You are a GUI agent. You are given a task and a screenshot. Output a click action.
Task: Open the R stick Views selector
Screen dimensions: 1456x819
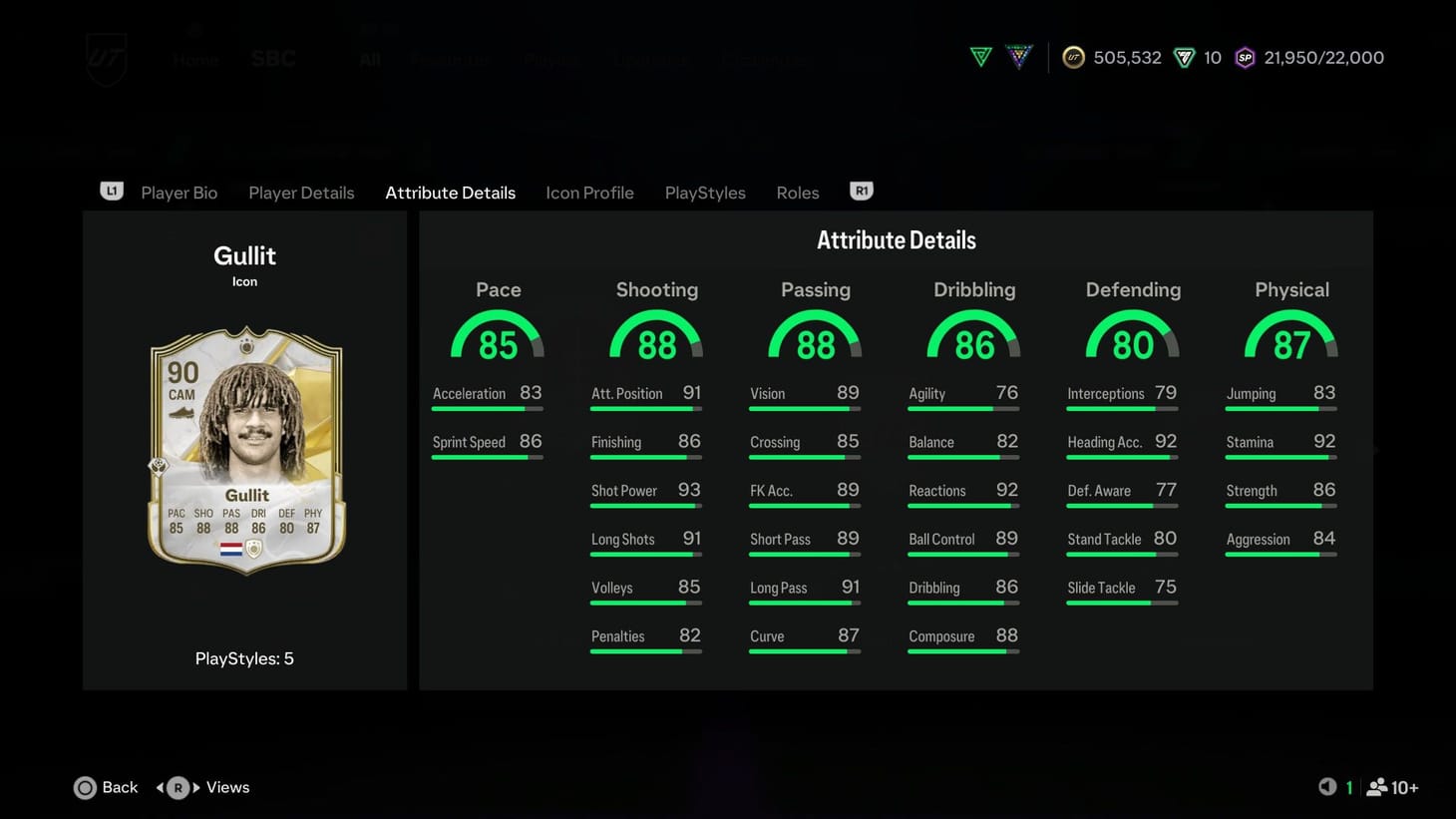178,787
